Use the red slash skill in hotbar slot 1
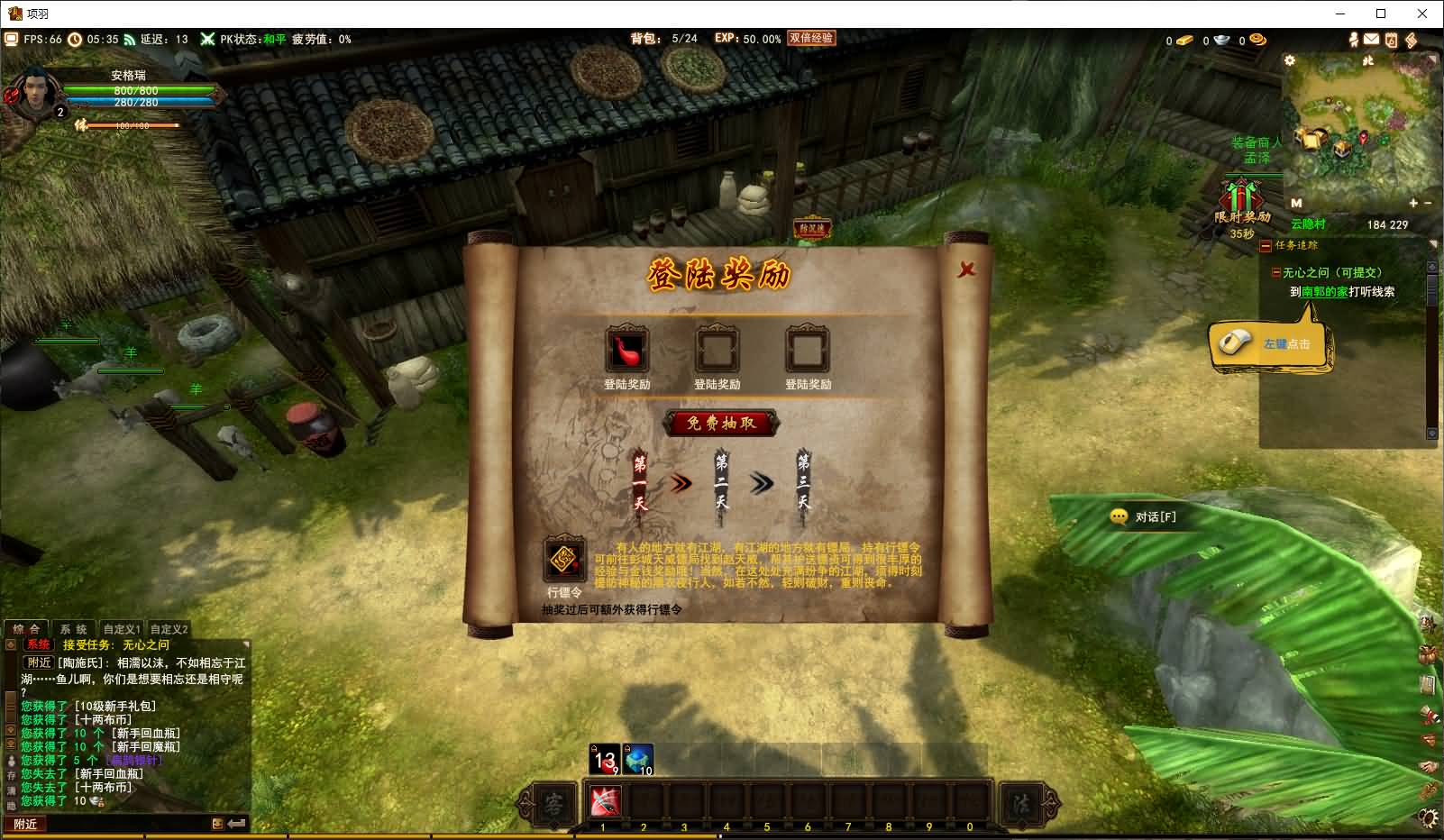 click(604, 800)
